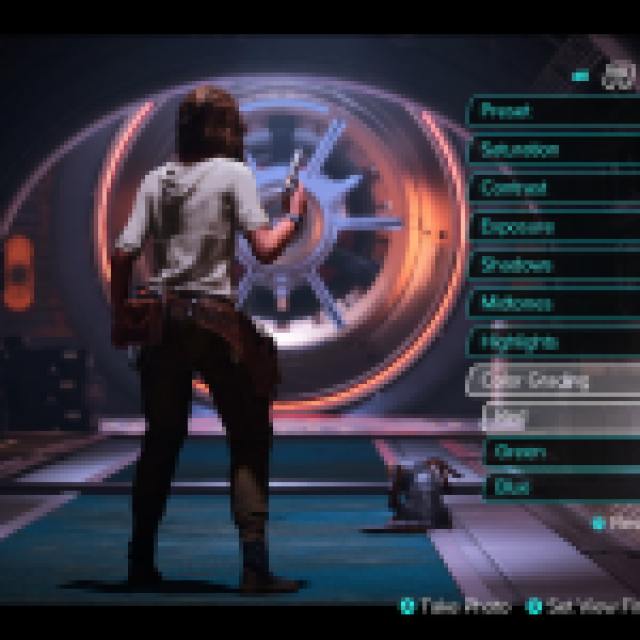Choose the Green color channel
640x640 pixels.
(560, 452)
